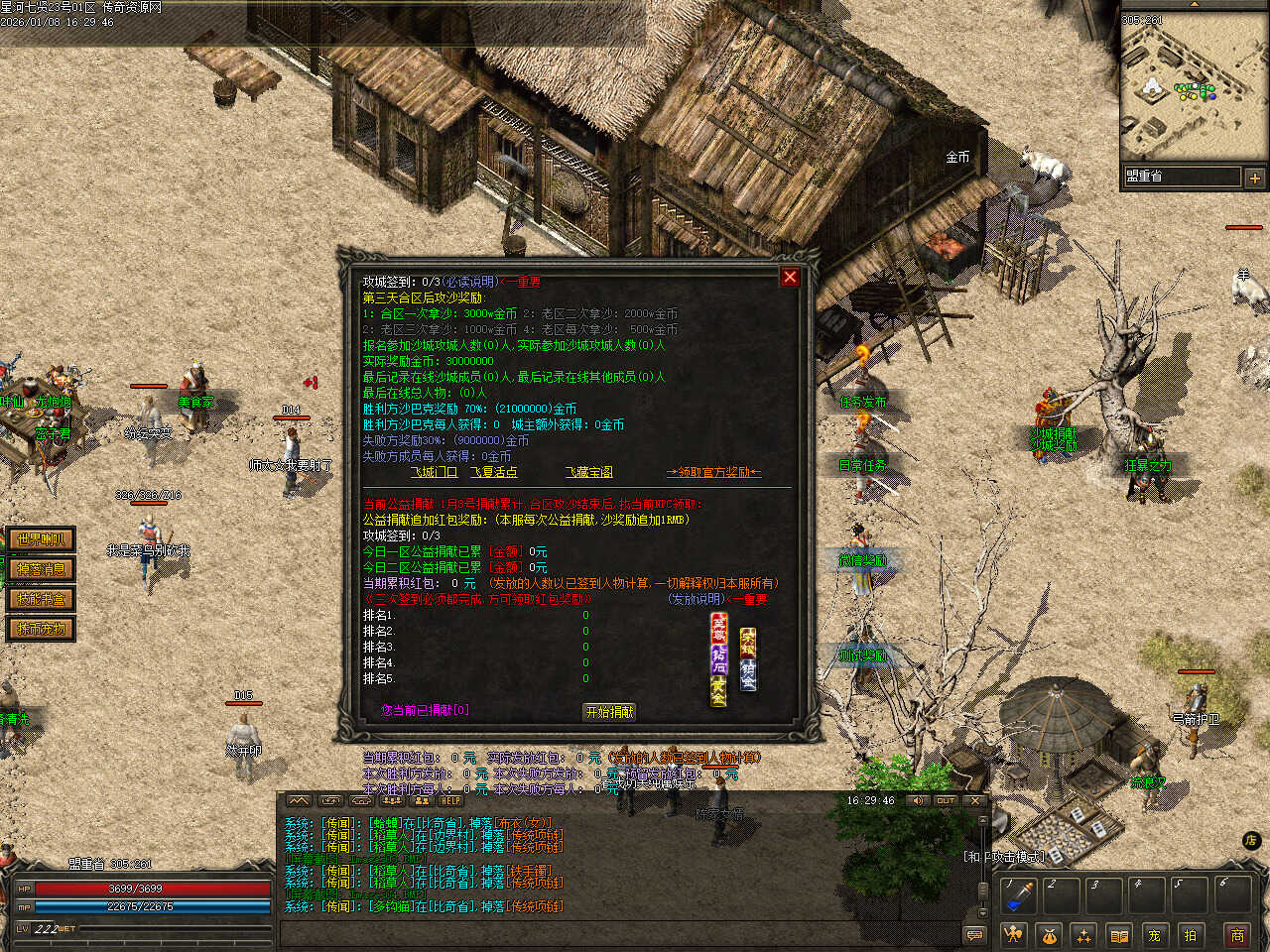1270x952 pixels.
Task: Open the money bag inventory icon
Action: point(1049,935)
